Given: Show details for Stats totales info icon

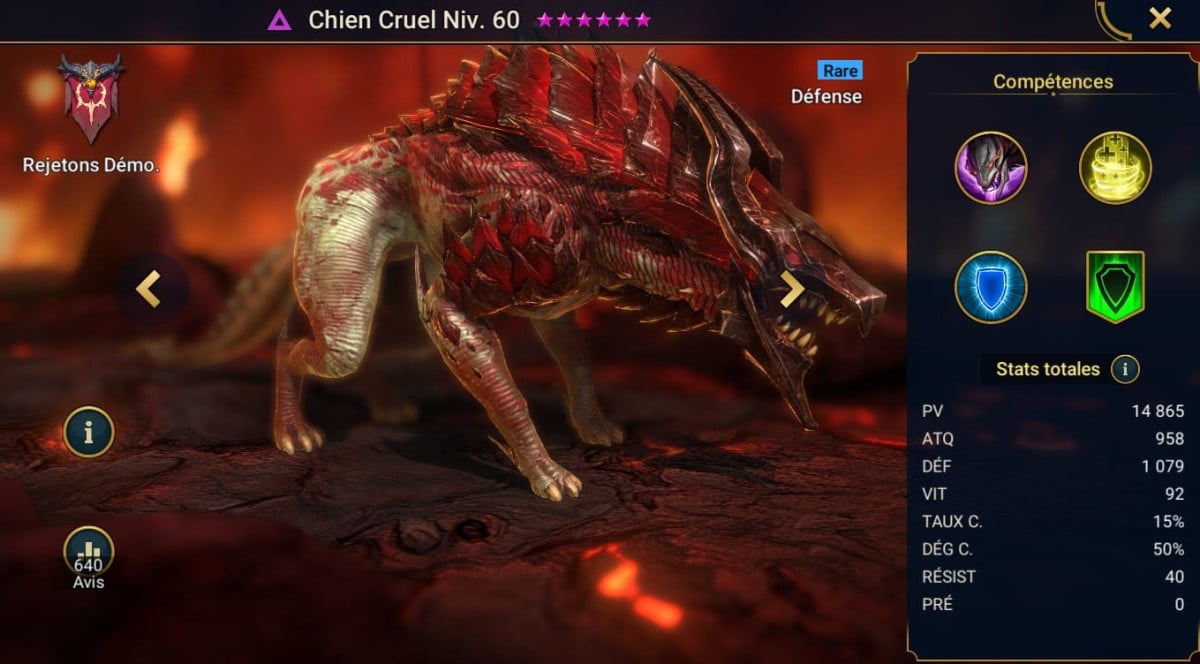Looking at the screenshot, I should coord(1125,370).
